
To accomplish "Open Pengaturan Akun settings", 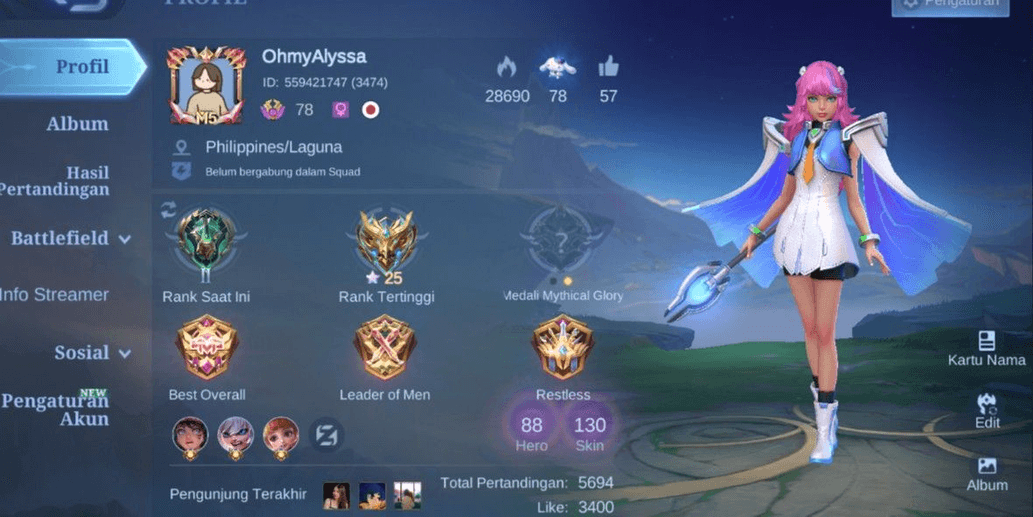I will click(57, 409).
